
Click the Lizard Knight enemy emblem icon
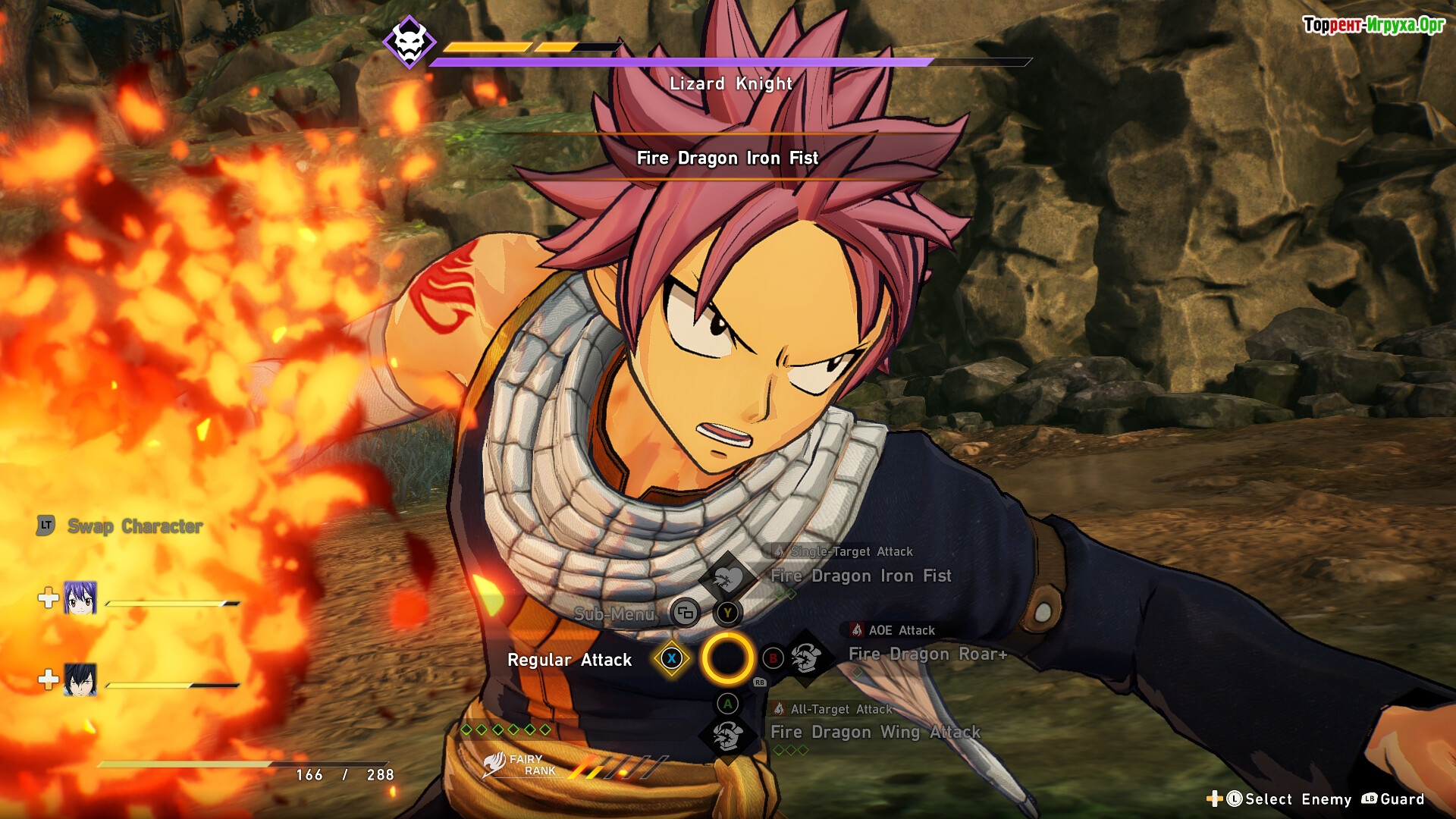click(x=409, y=42)
